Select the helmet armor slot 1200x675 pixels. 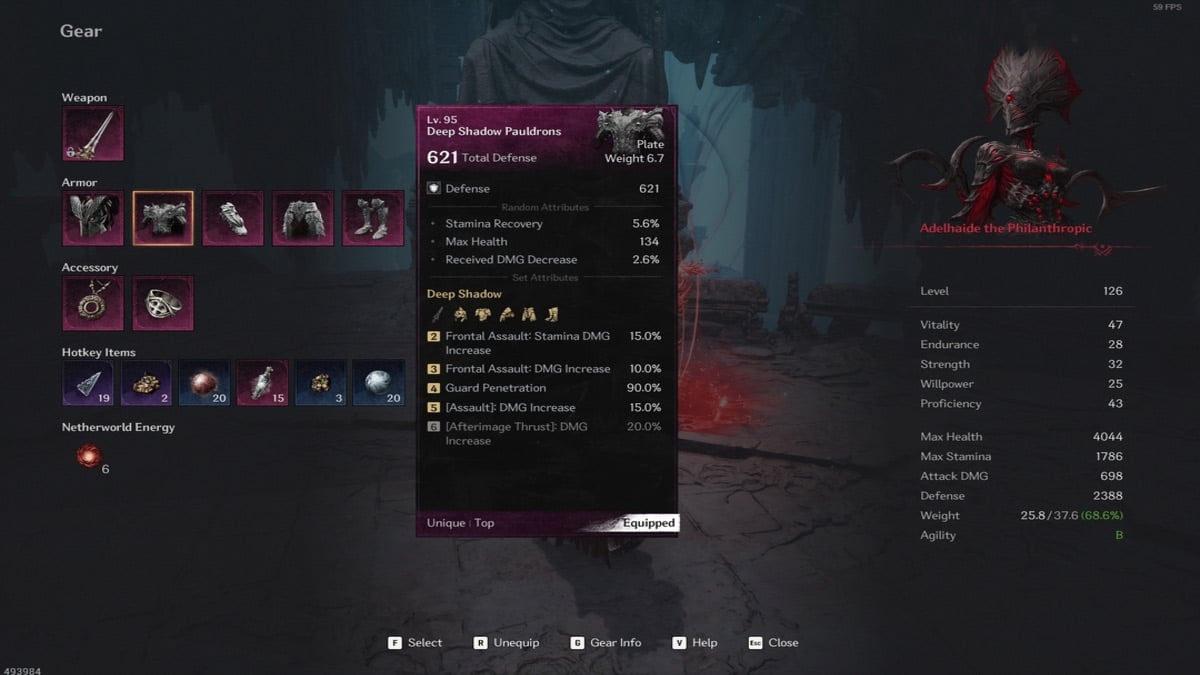[x=93, y=218]
